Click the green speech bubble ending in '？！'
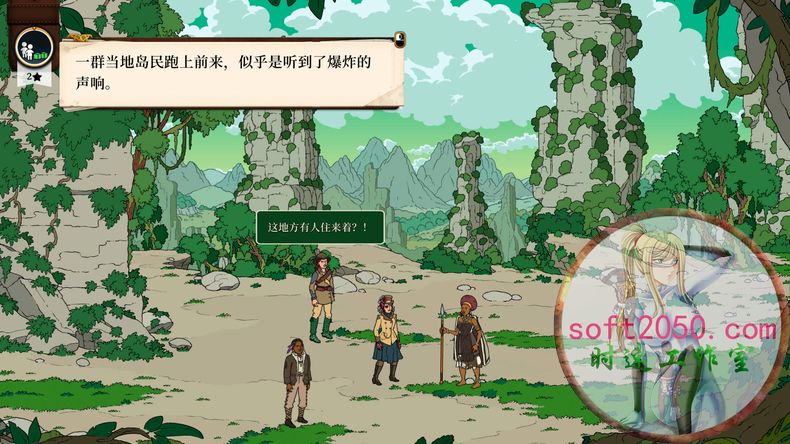Screen dimensions: 790x444 320,227
